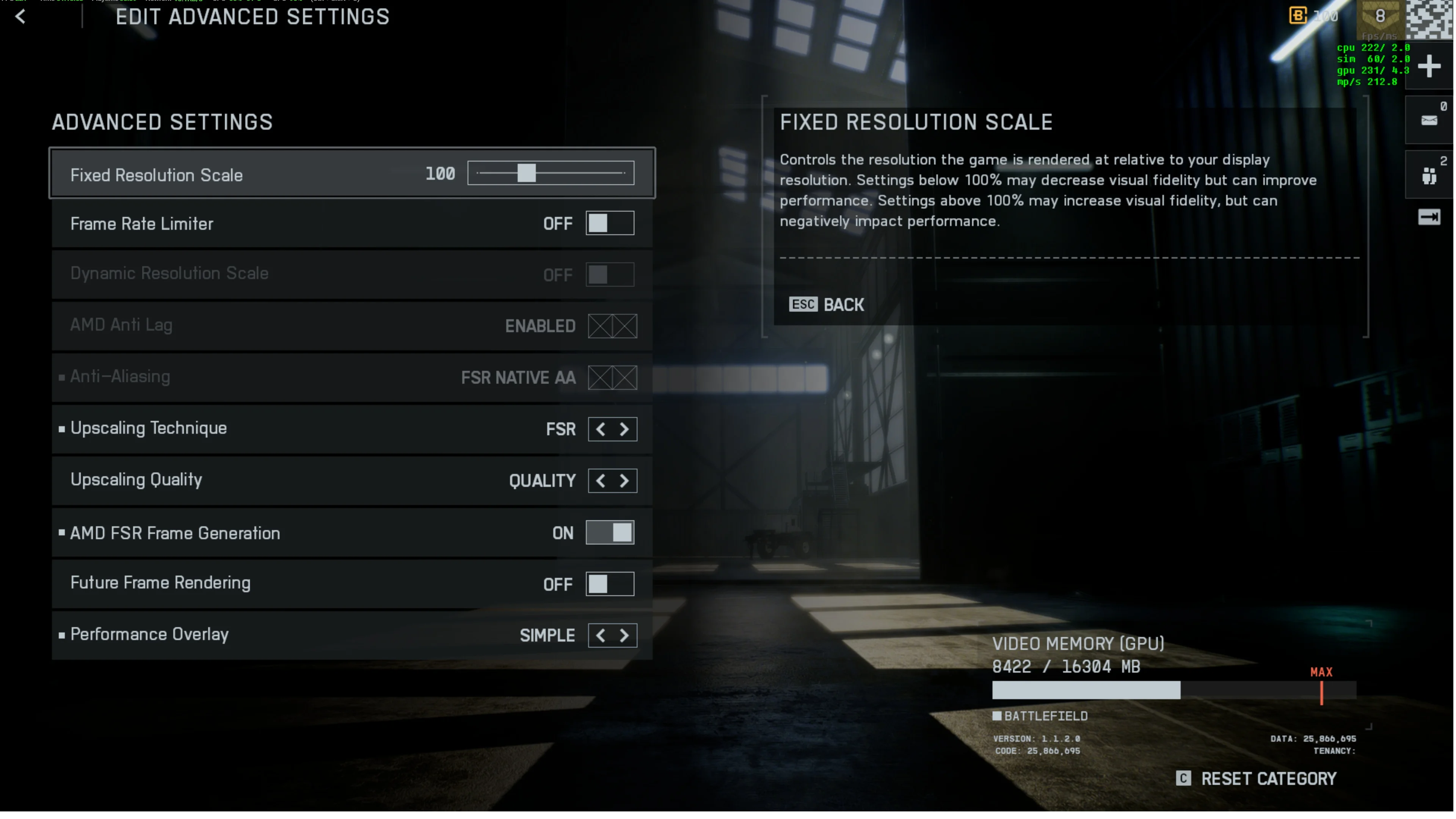Select the Frame Rate Limiter row label

pos(142,224)
